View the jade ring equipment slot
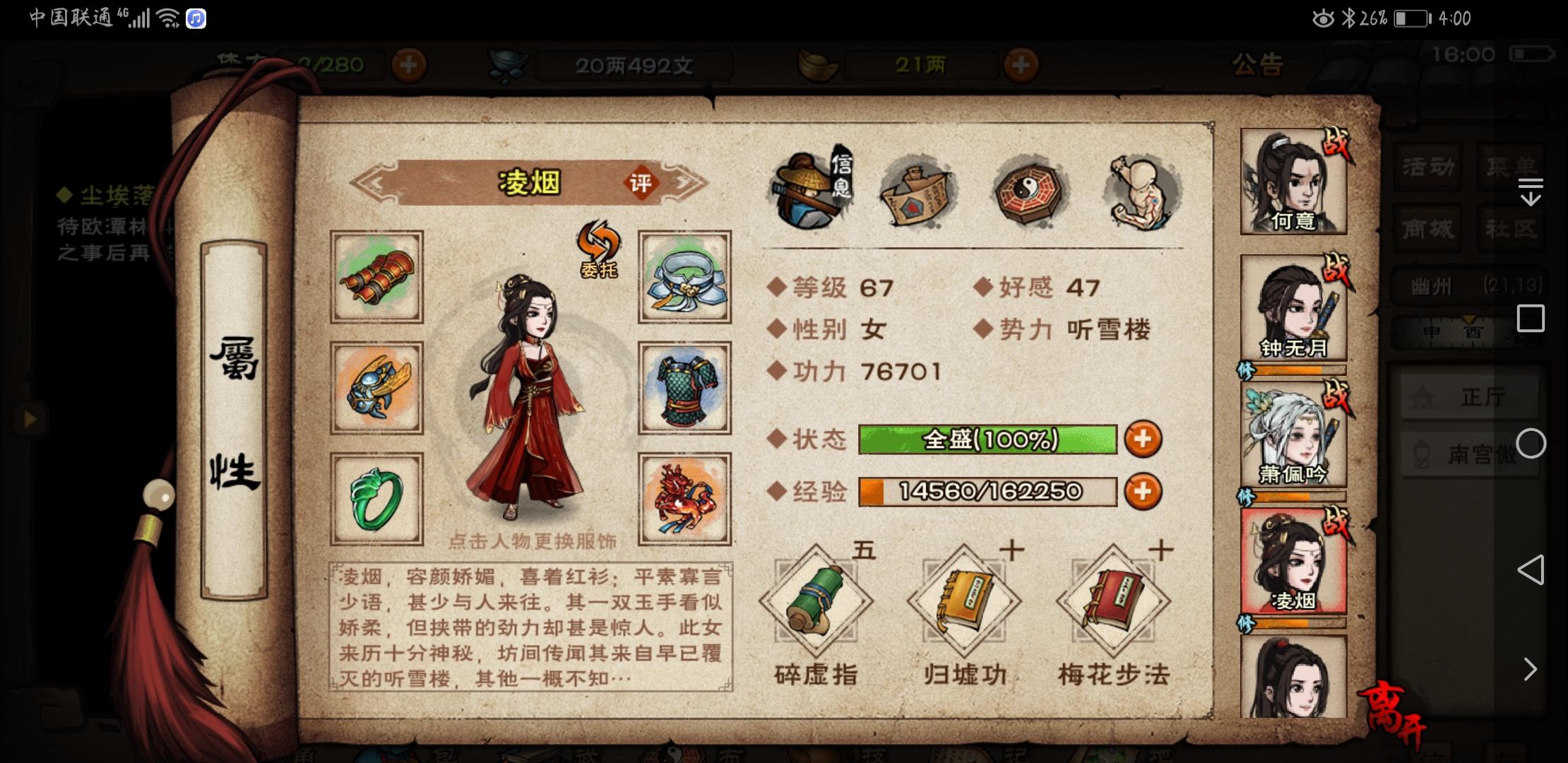Image resolution: width=1568 pixels, height=763 pixels. pos(376,498)
